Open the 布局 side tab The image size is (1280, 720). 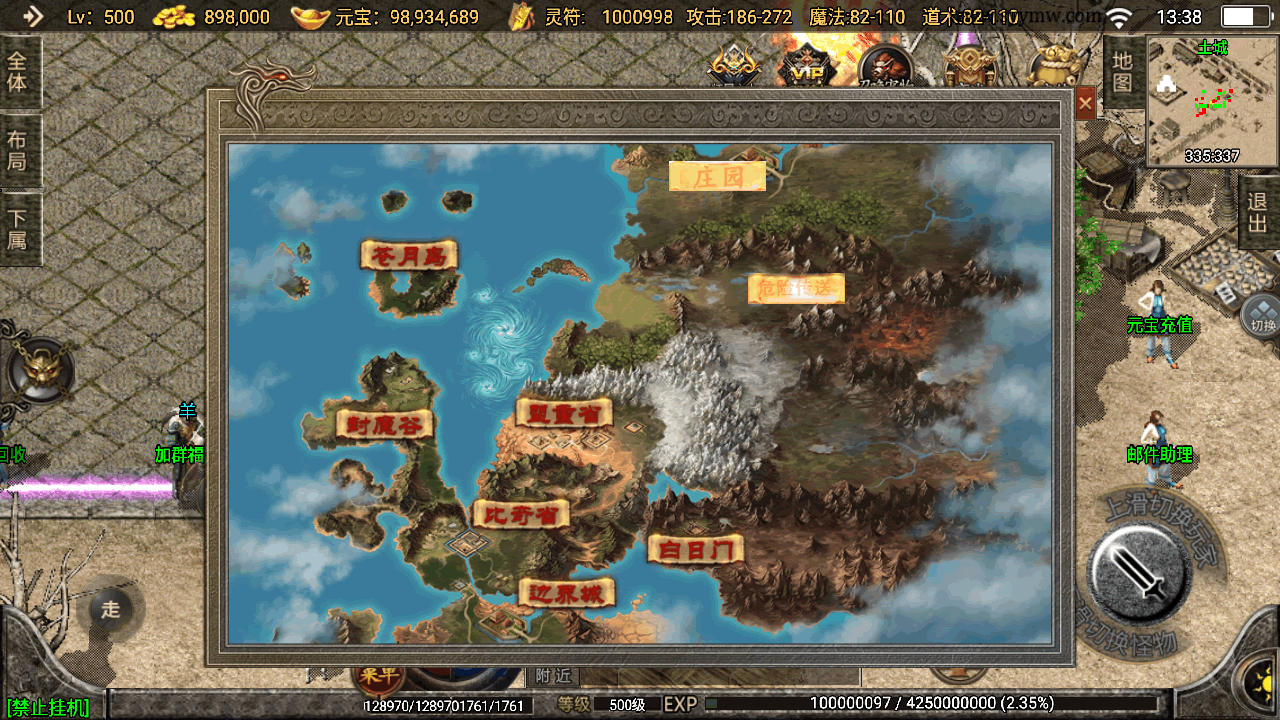[x=18, y=150]
